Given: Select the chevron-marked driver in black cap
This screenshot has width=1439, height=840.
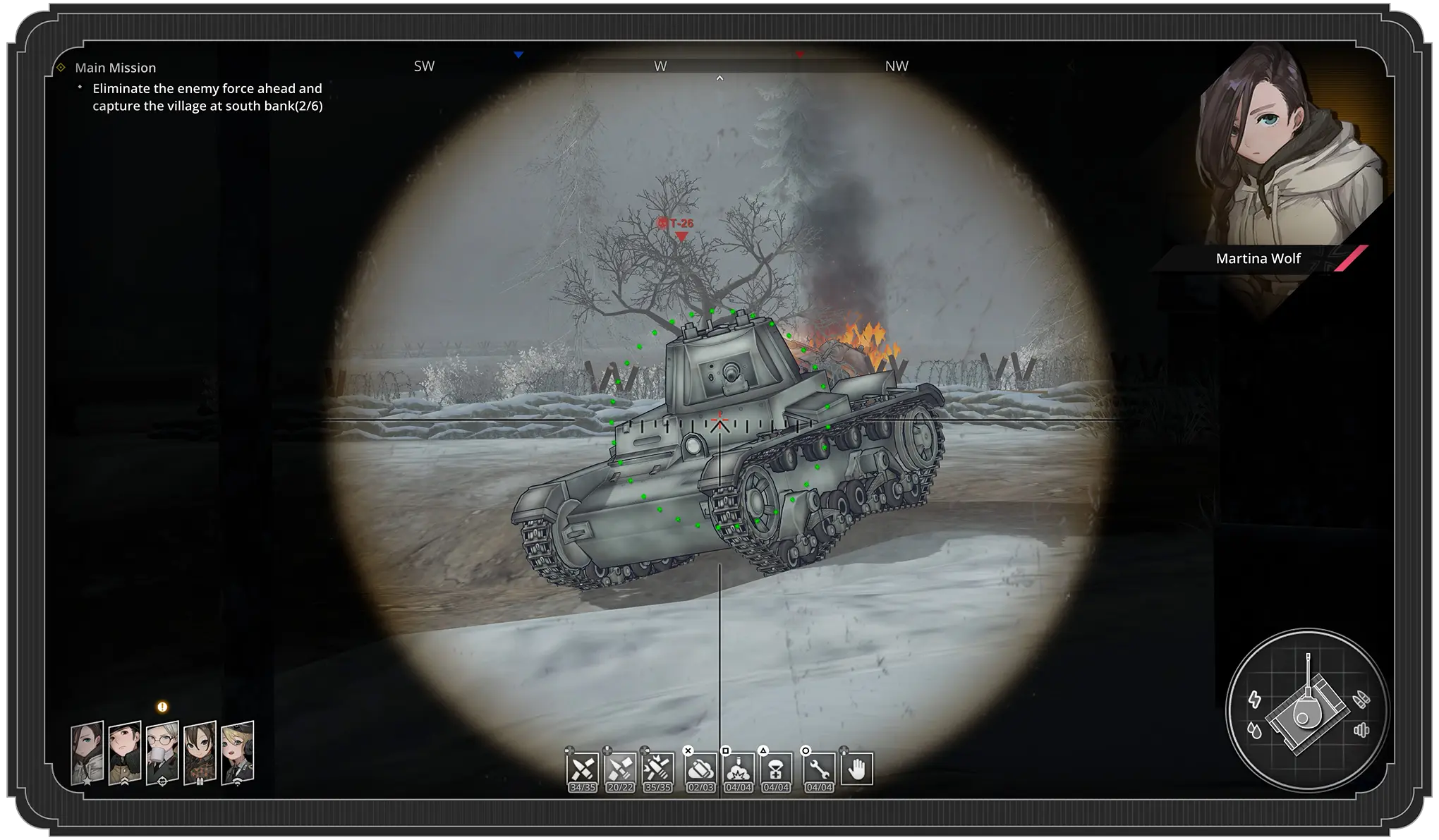Looking at the screenshot, I should pos(125,753).
